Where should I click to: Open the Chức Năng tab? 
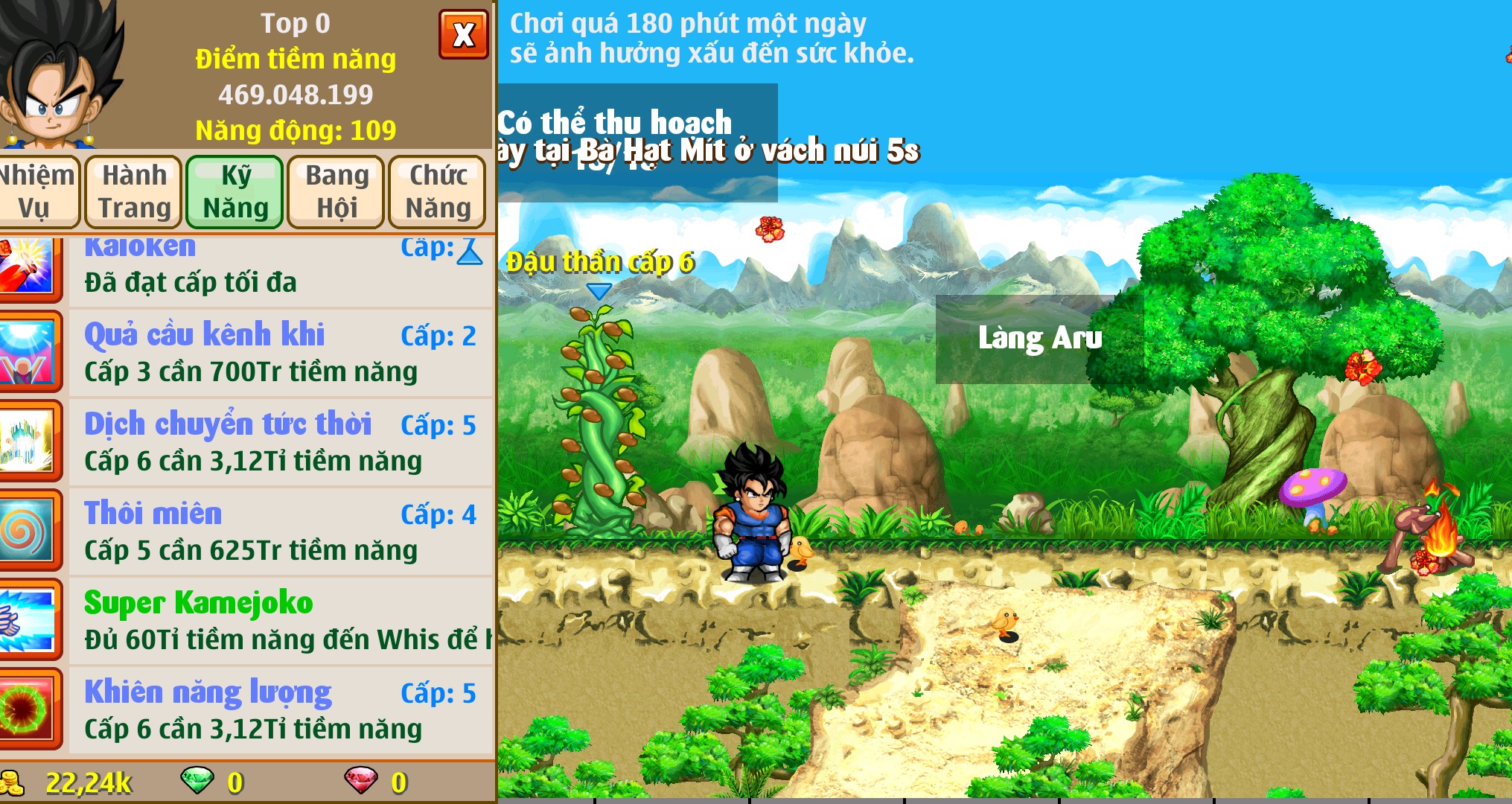(436, 191)
